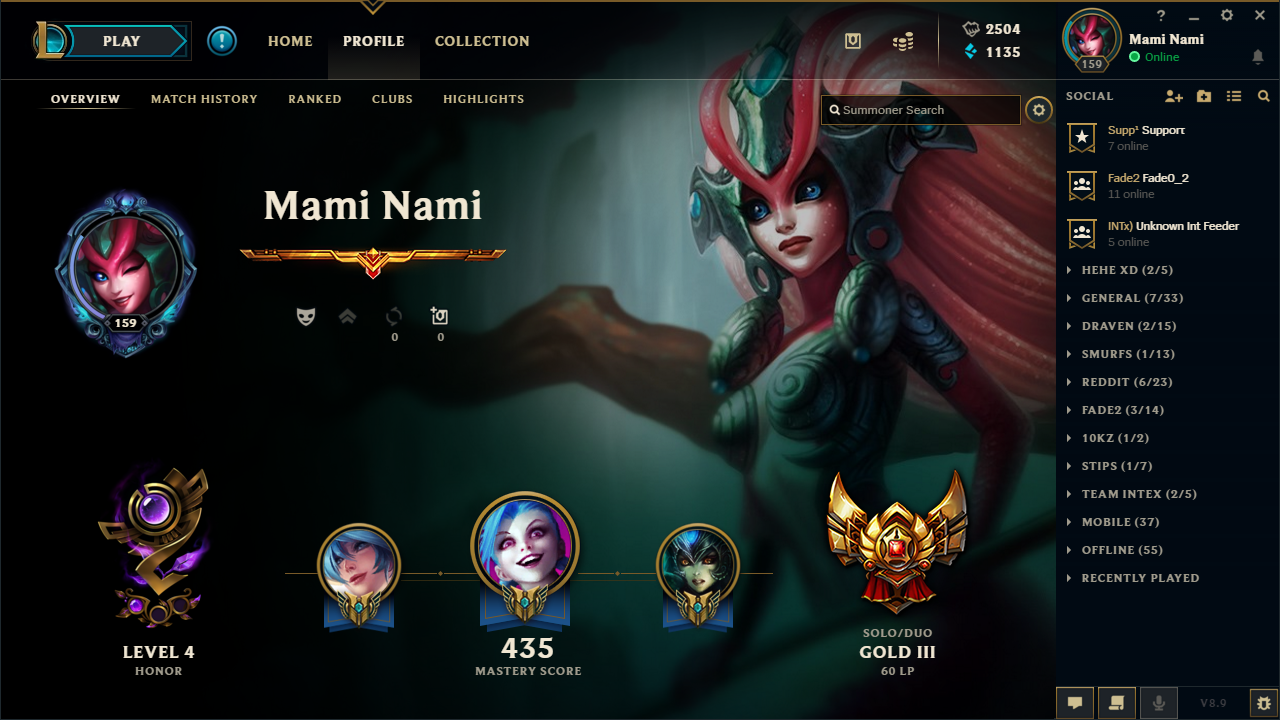The image size is (1280, 720).
Task: Search friends using the magnifier icon
Action: click(1263, 95)
